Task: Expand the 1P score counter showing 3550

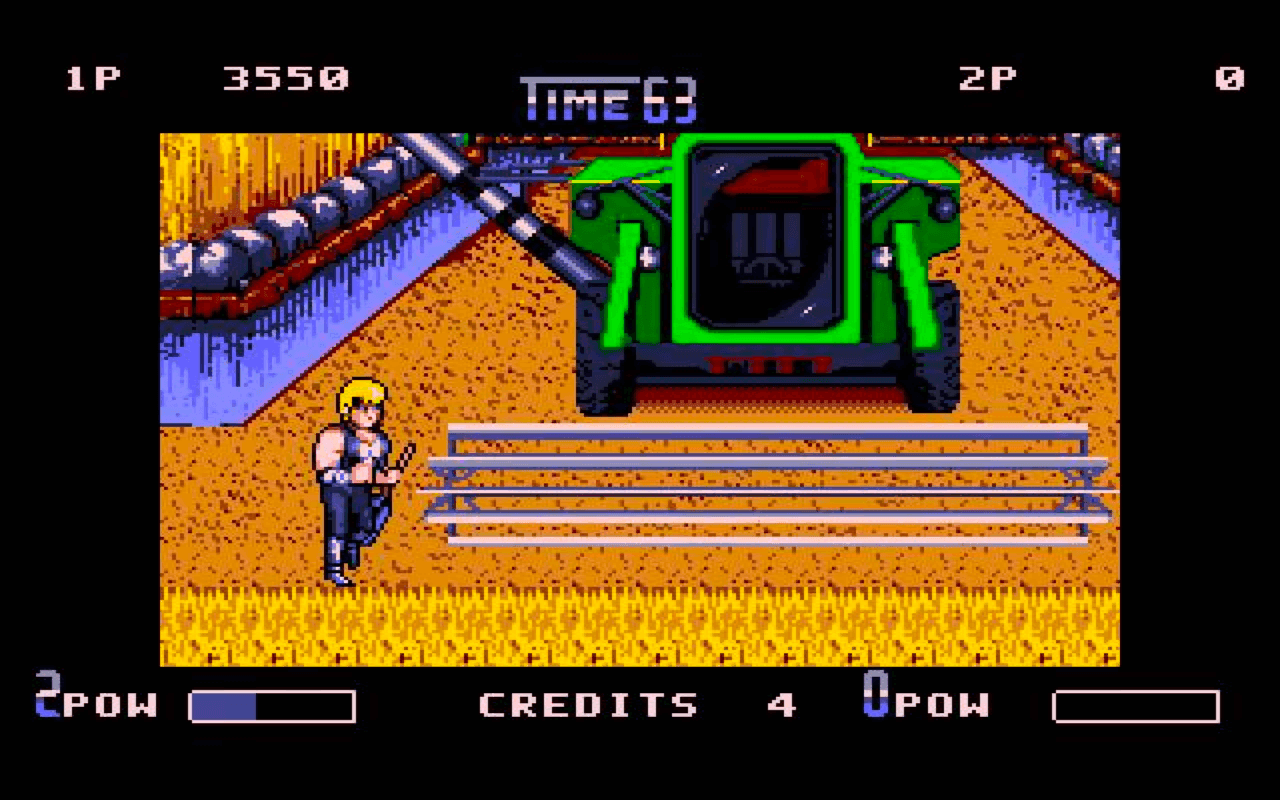Action: point(288,78)
